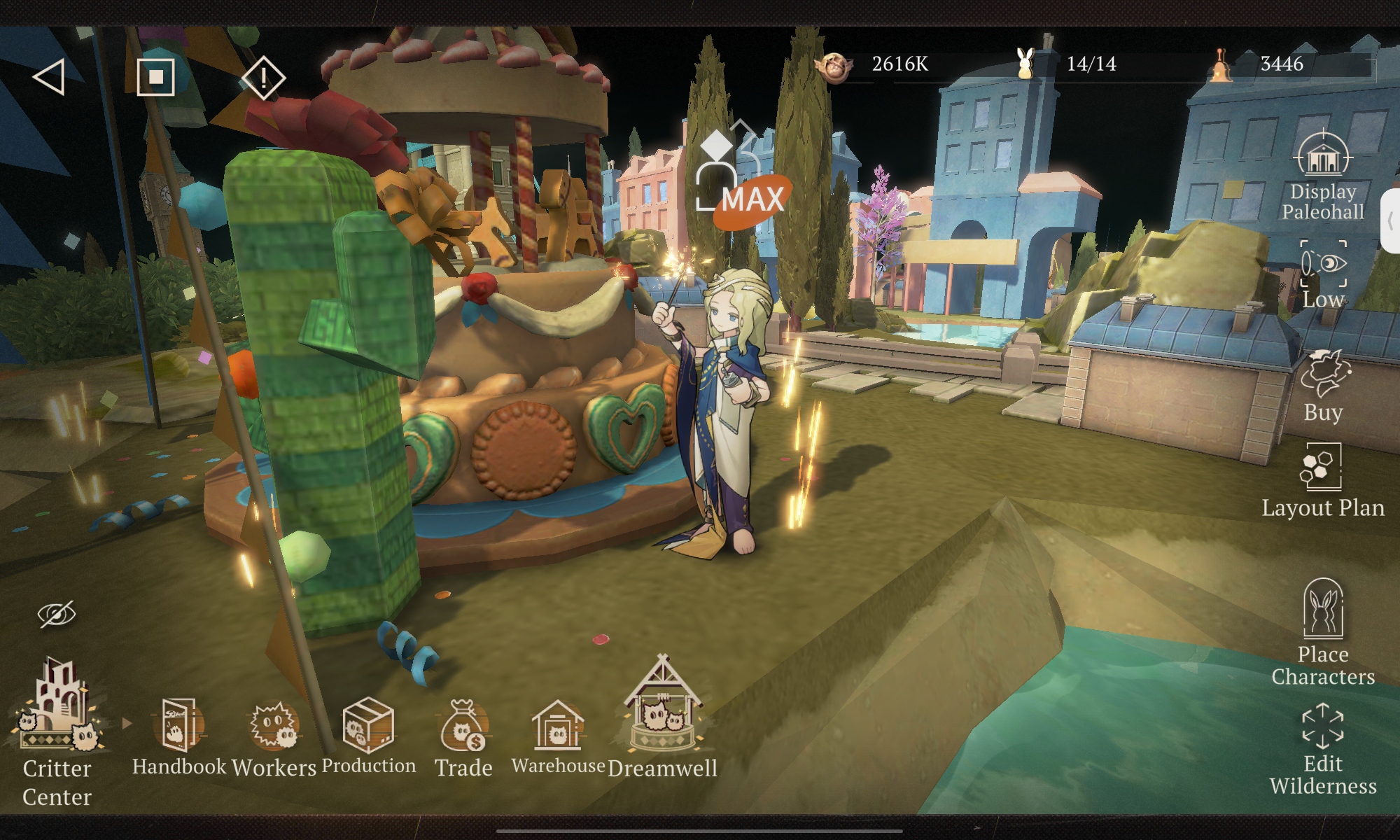Hide the interface with the crossed-eye icon
The image size is (1400, 840).
click(57, 614)
